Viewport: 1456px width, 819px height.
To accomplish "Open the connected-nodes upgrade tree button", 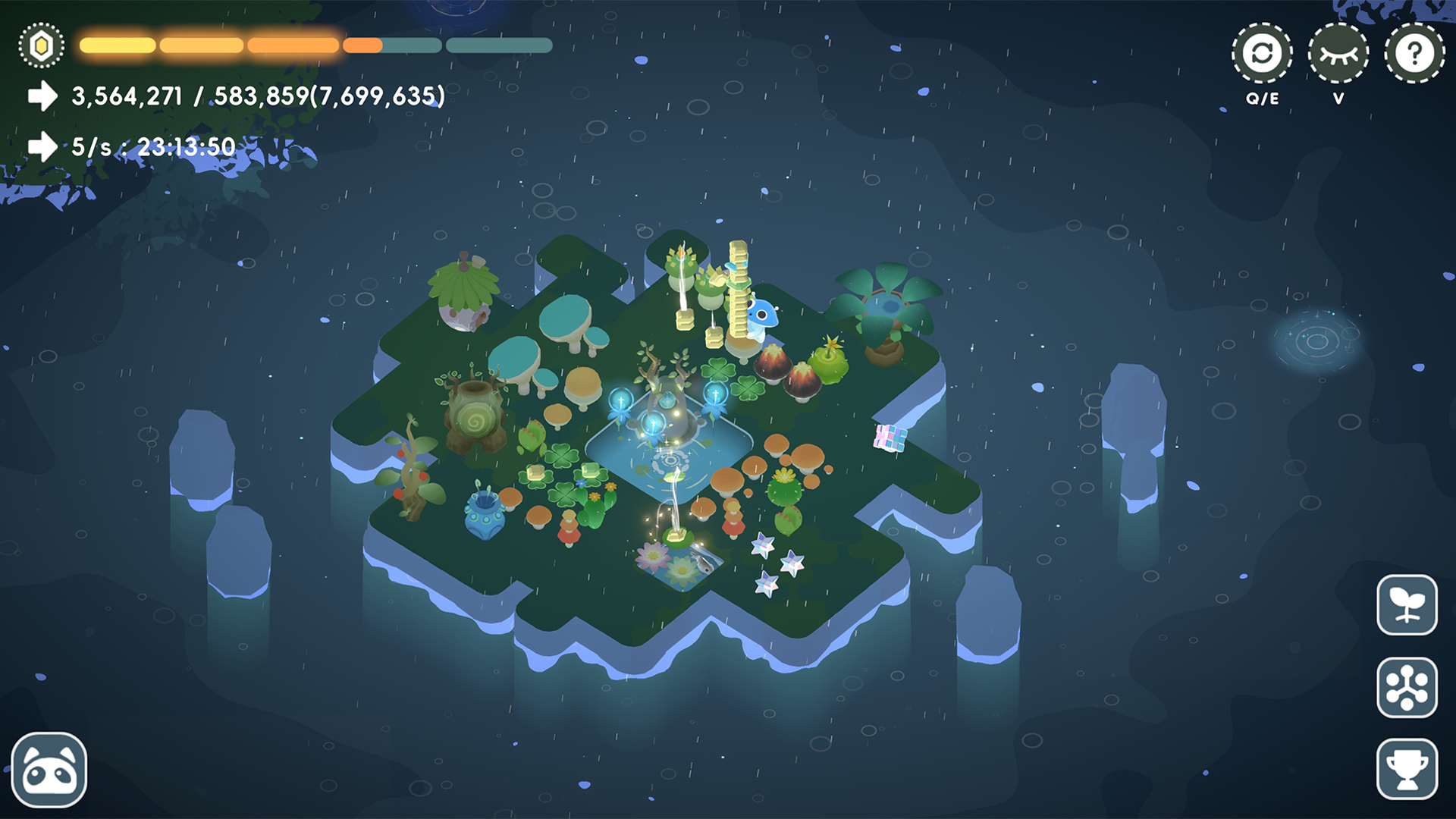I will 1407,687.
